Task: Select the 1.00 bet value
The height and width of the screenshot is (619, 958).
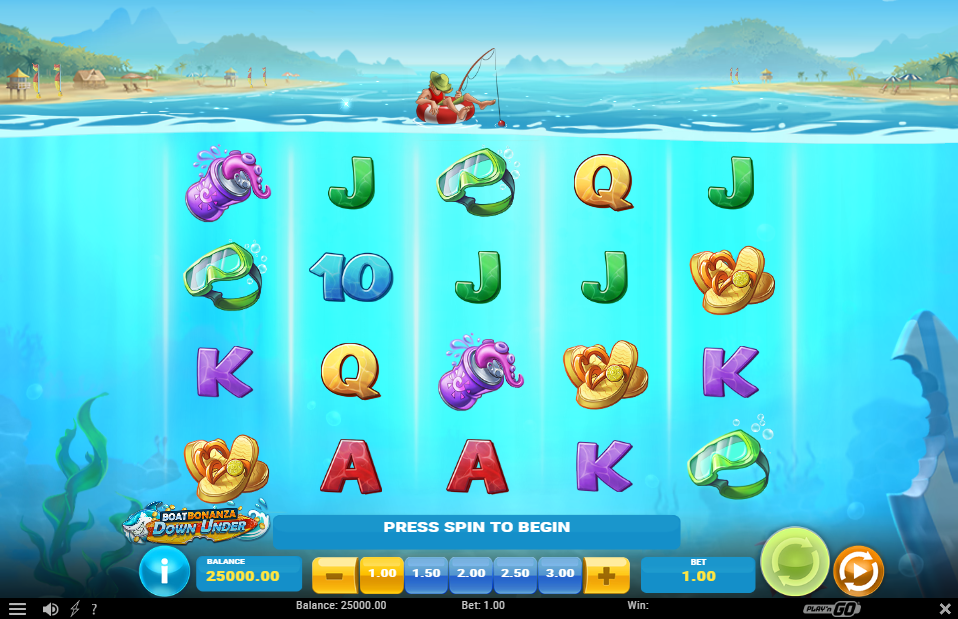Action: 382,574
